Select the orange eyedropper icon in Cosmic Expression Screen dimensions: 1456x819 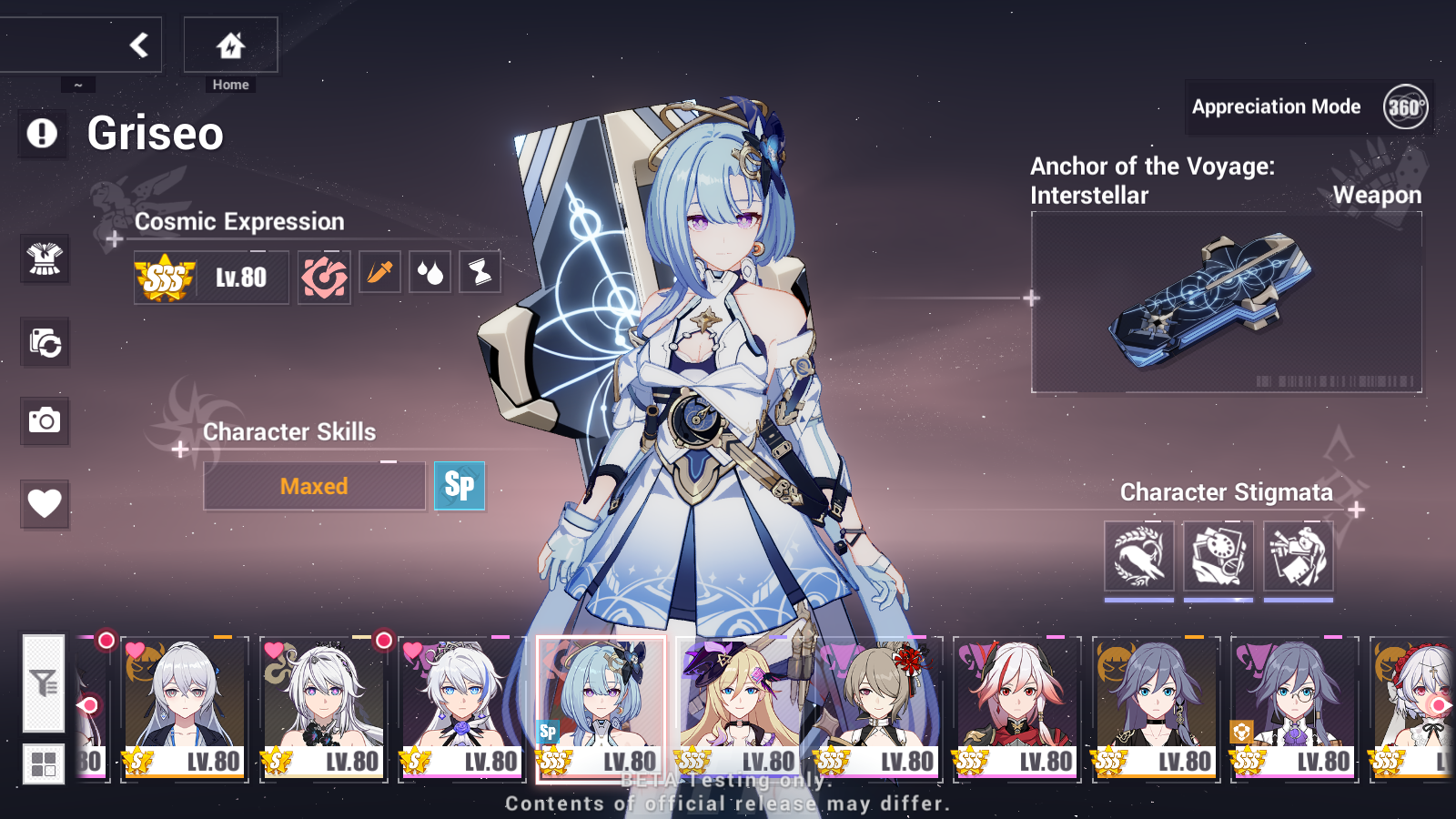379,272
